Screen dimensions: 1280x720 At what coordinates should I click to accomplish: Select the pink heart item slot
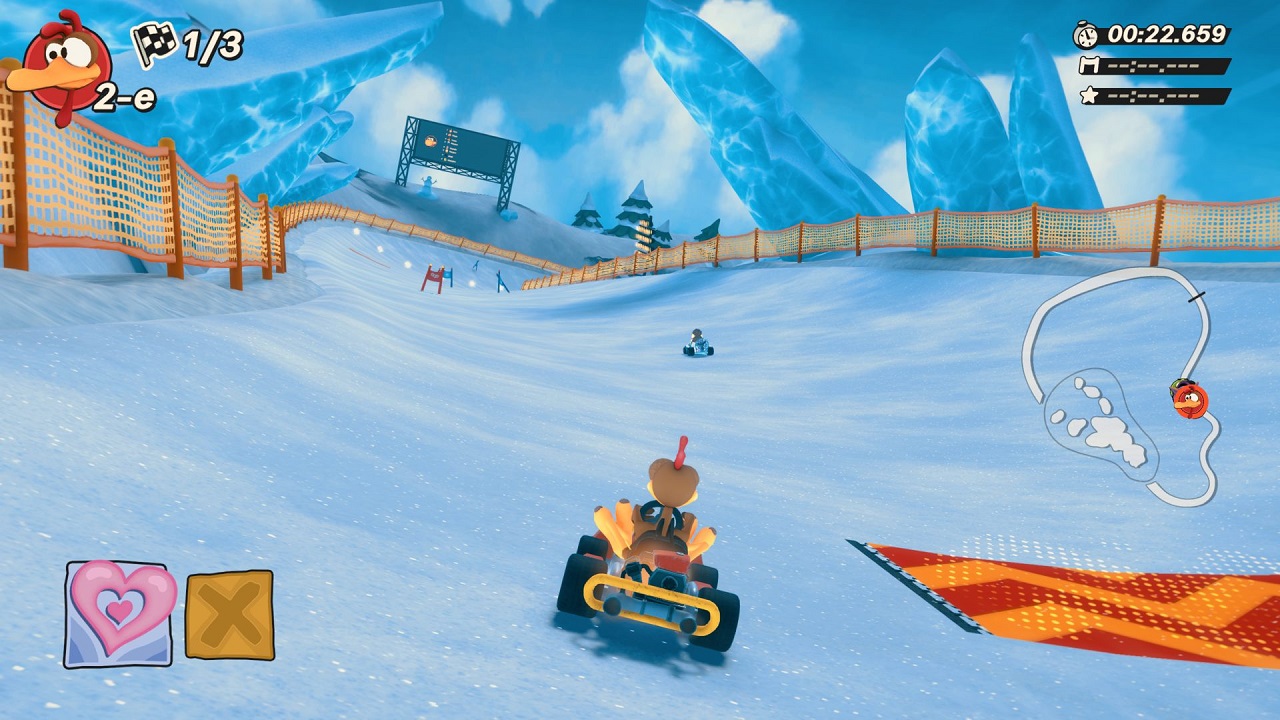118,612
